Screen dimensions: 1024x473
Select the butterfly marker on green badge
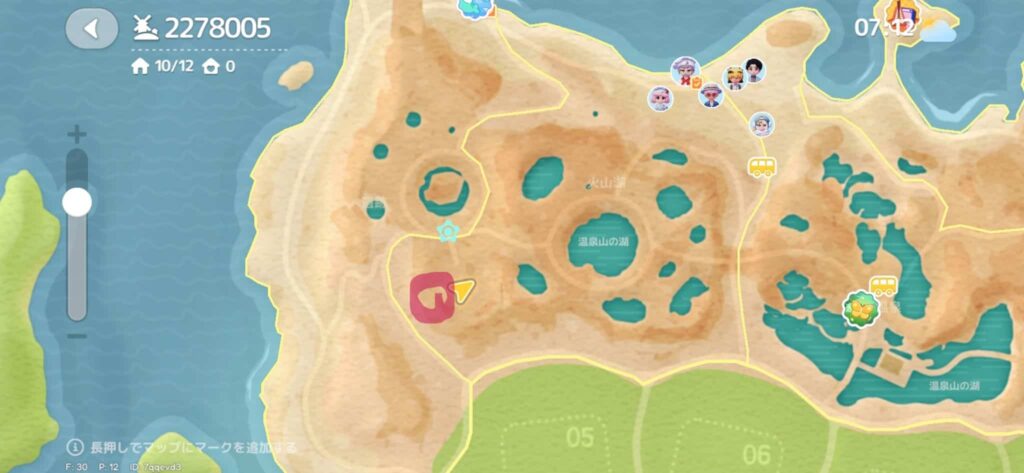click(x=860, y=310)
